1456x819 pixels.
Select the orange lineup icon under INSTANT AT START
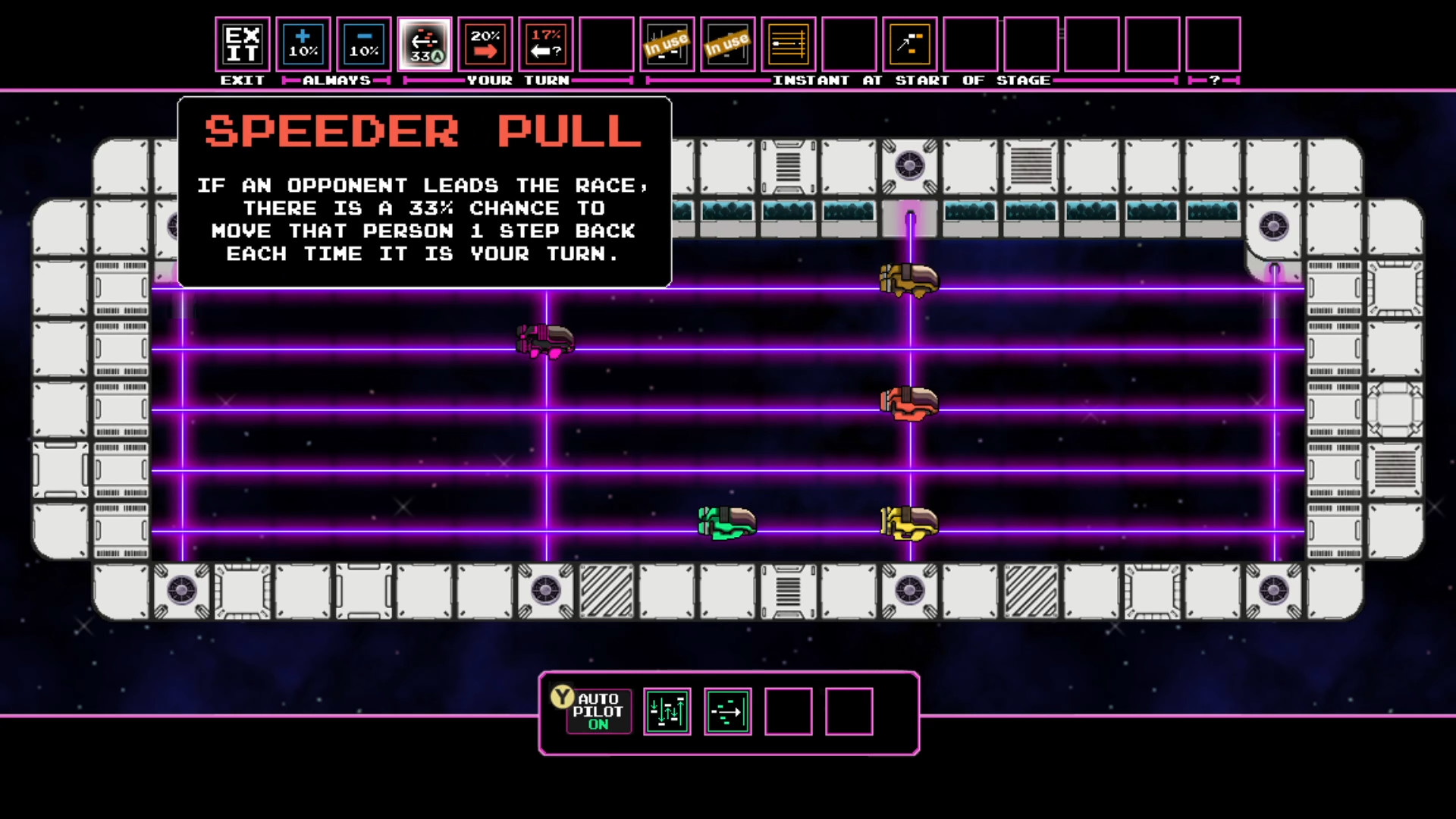(788, 44)
